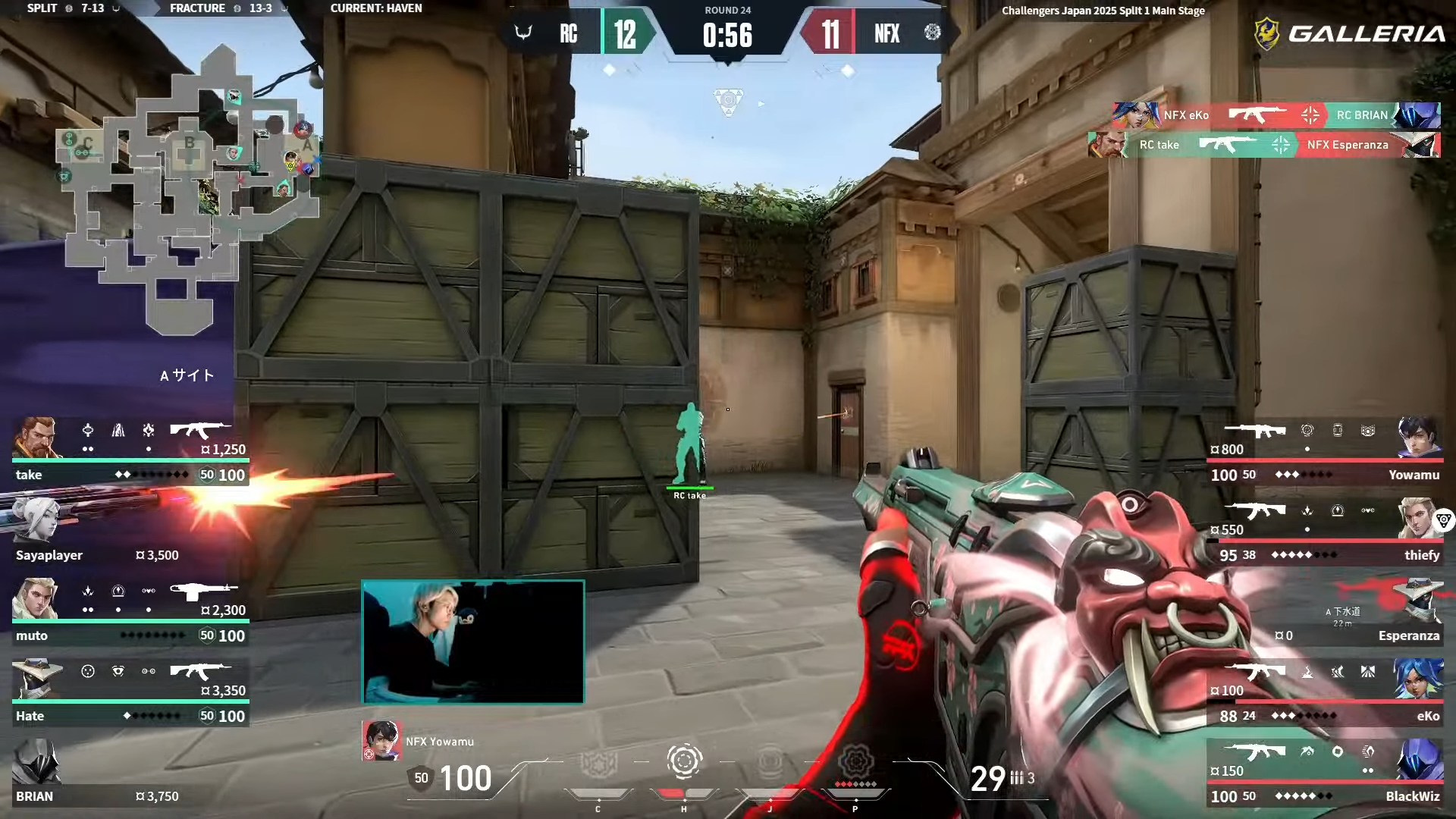The height and width of the screenshot is (819, 1456).
Task: Select Hate's player card
Action: 130,692
